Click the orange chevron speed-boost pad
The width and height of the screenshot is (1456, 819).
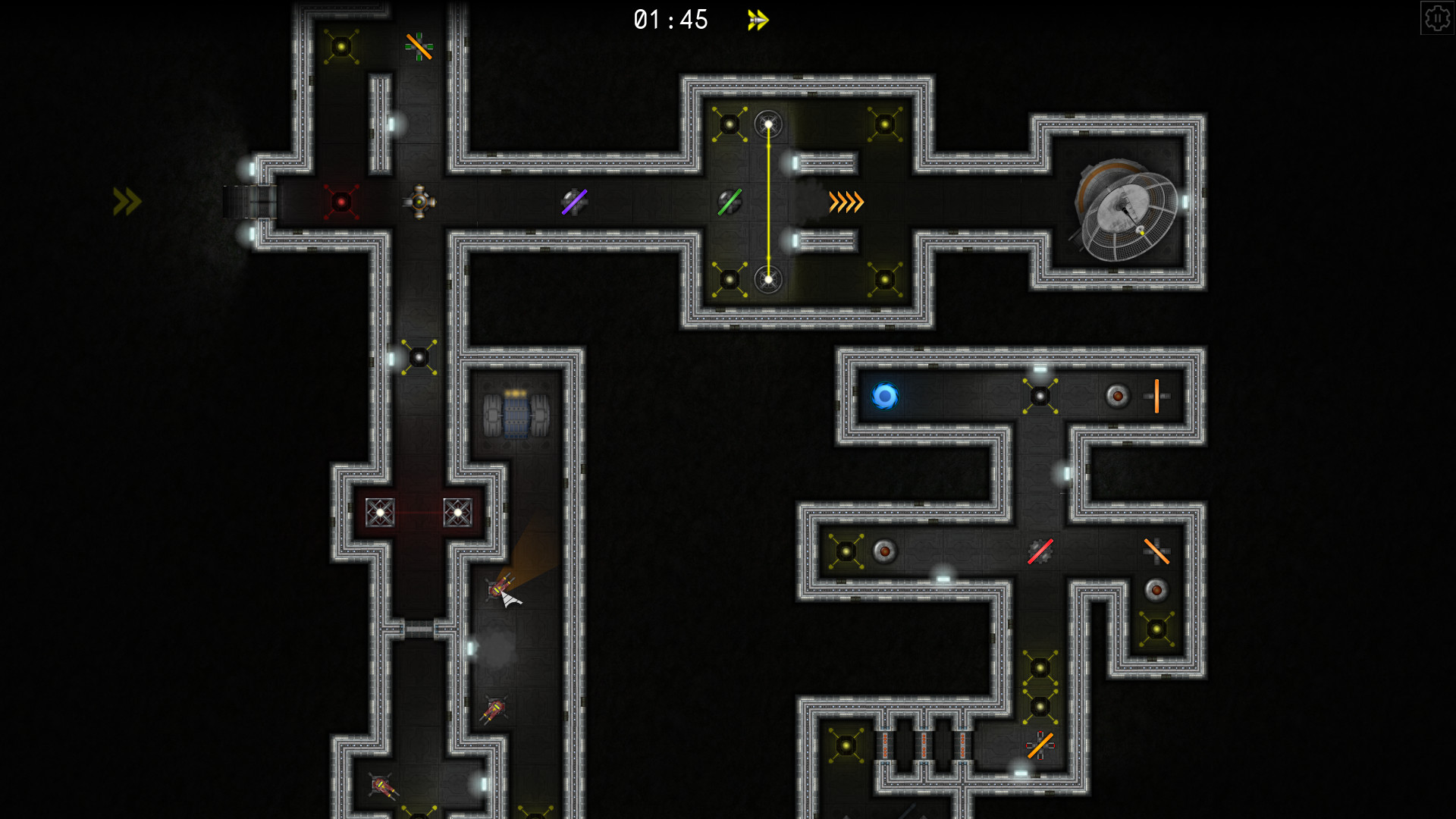click(845, 202)
